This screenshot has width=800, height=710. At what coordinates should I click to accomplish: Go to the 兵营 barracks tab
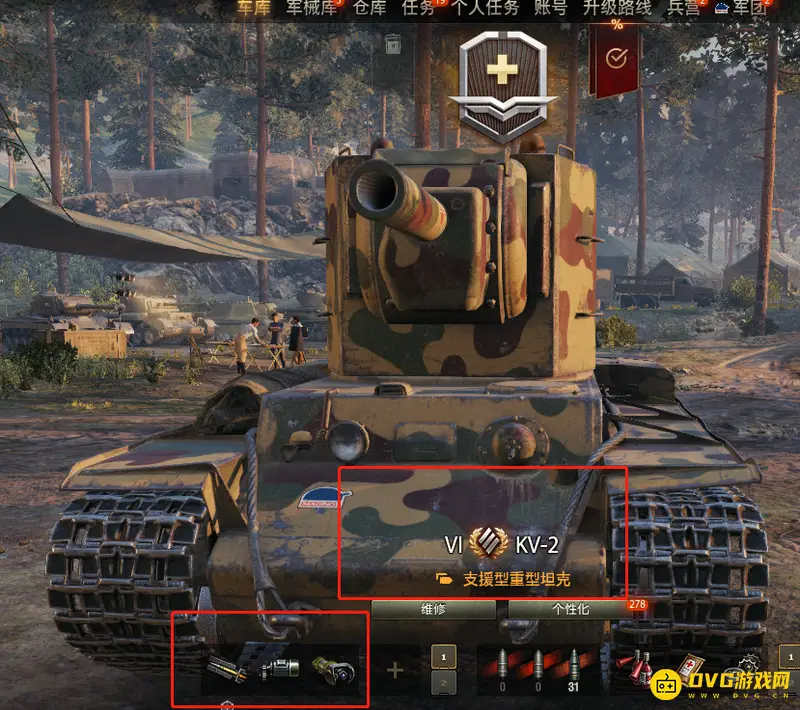[684, 8]
